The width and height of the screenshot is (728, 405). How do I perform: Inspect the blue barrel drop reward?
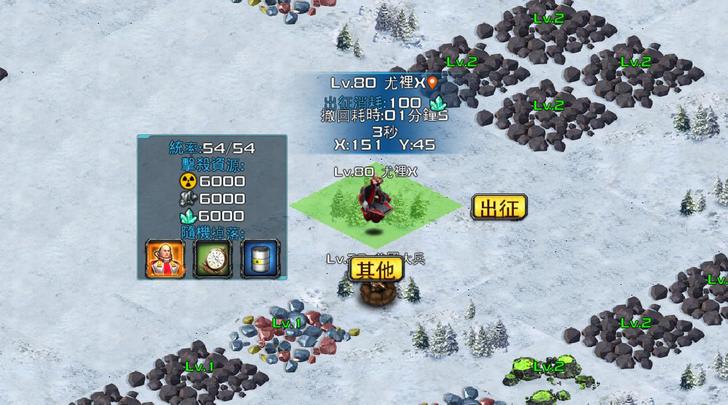click(260, 259)
